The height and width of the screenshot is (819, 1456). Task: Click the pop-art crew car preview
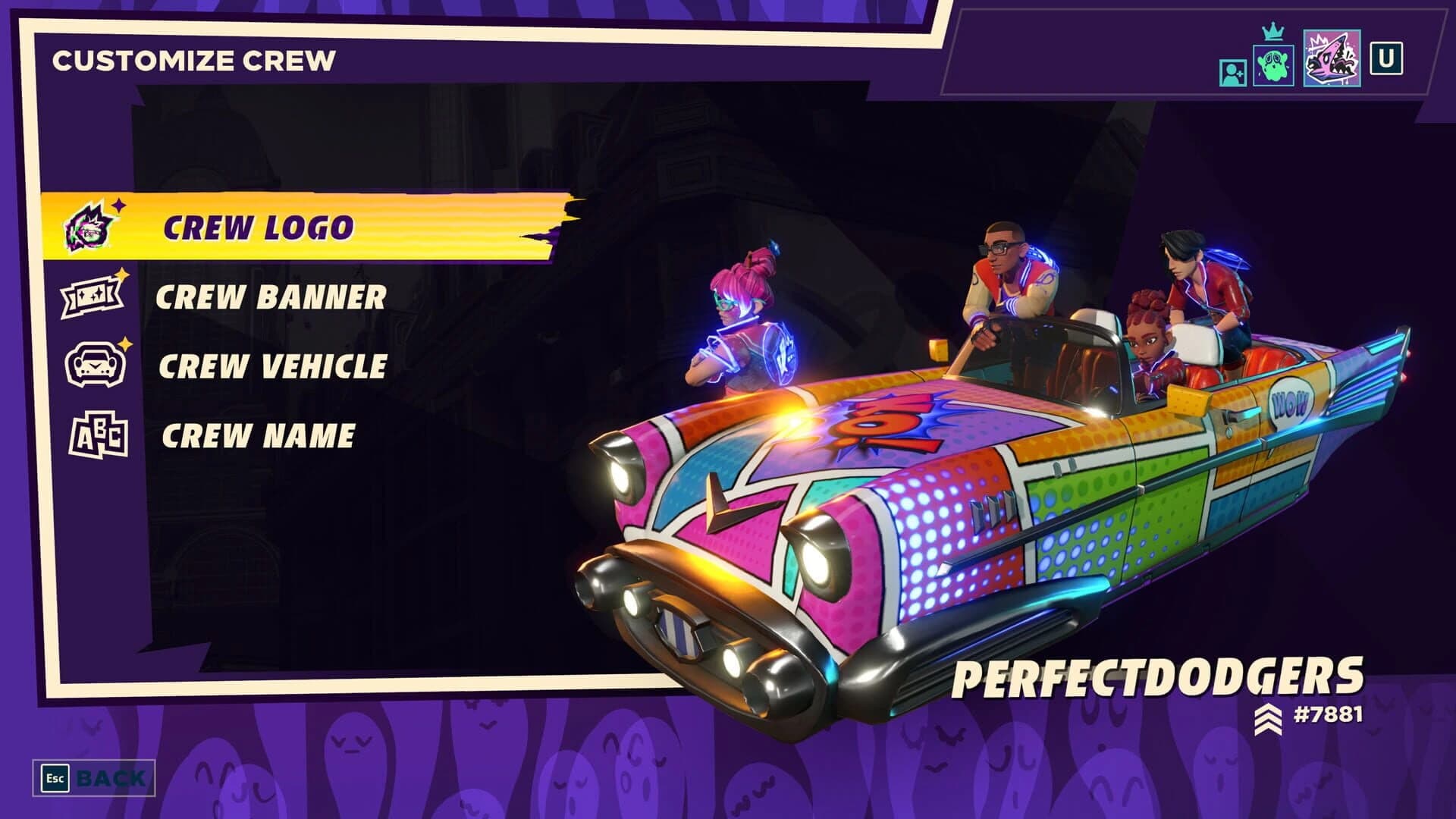(x=948, y=493)
